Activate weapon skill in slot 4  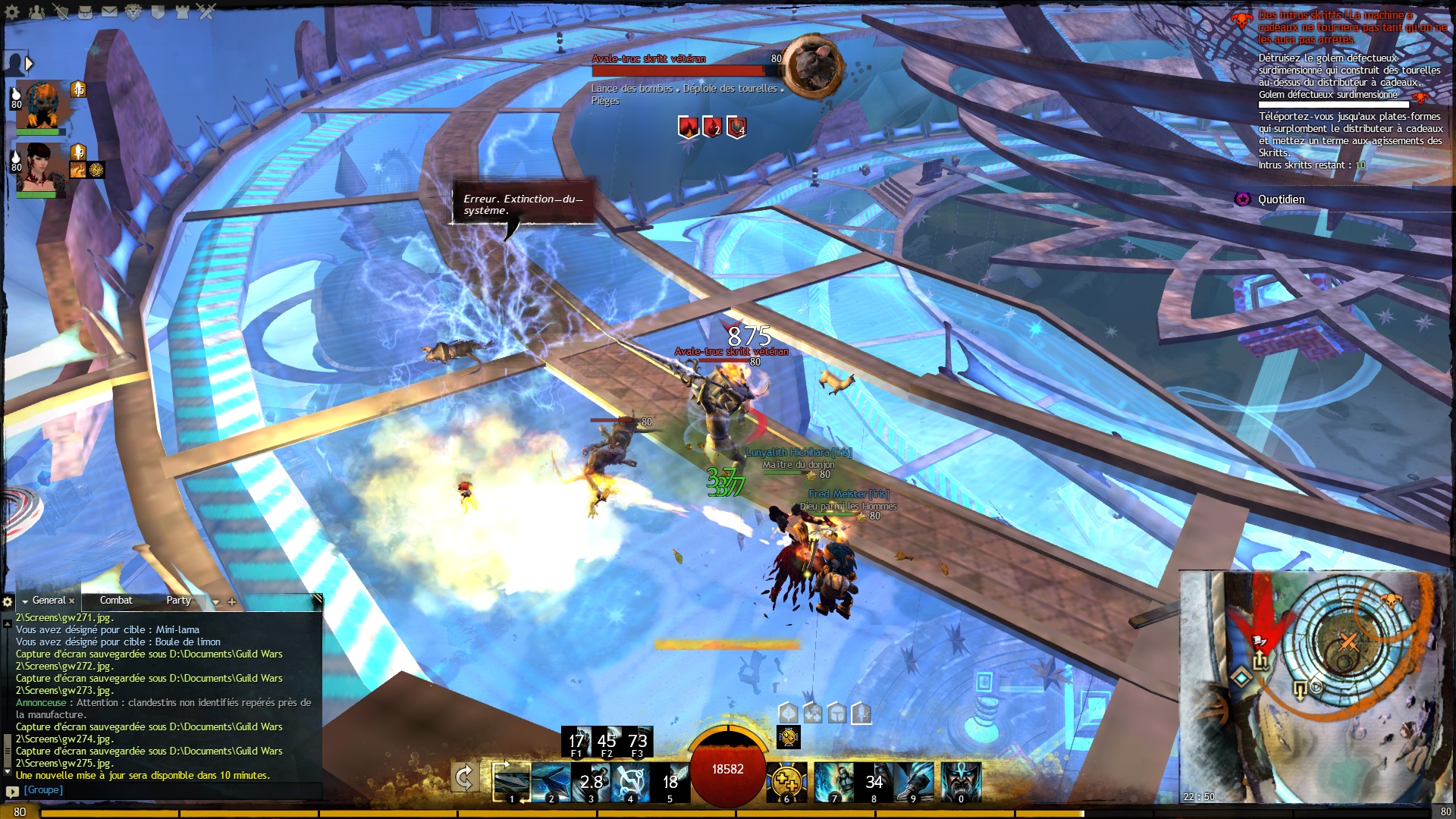pyautogui.click(x=629, y=782)
